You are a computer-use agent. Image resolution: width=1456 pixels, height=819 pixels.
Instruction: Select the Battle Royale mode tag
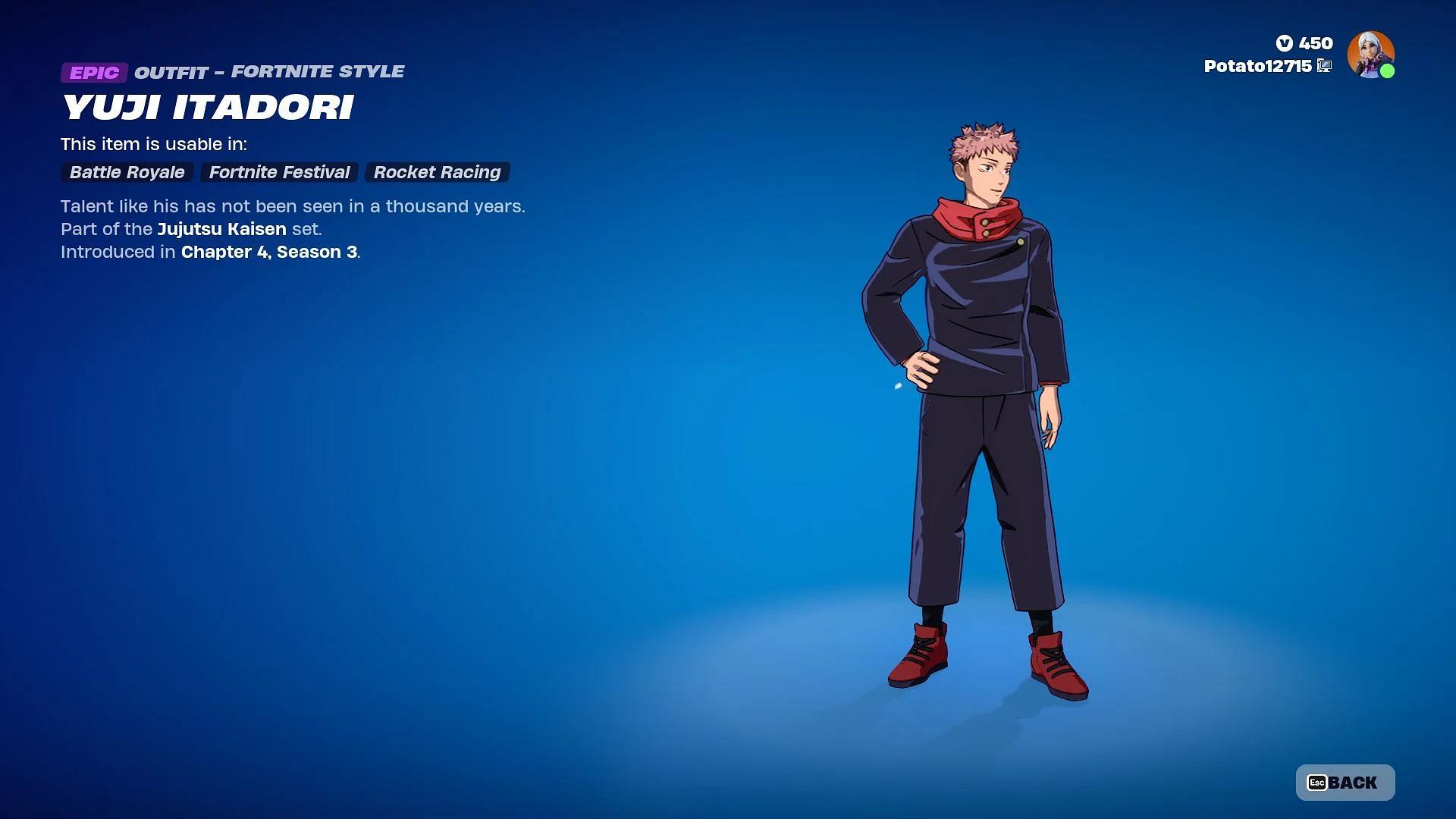(127, 172)
